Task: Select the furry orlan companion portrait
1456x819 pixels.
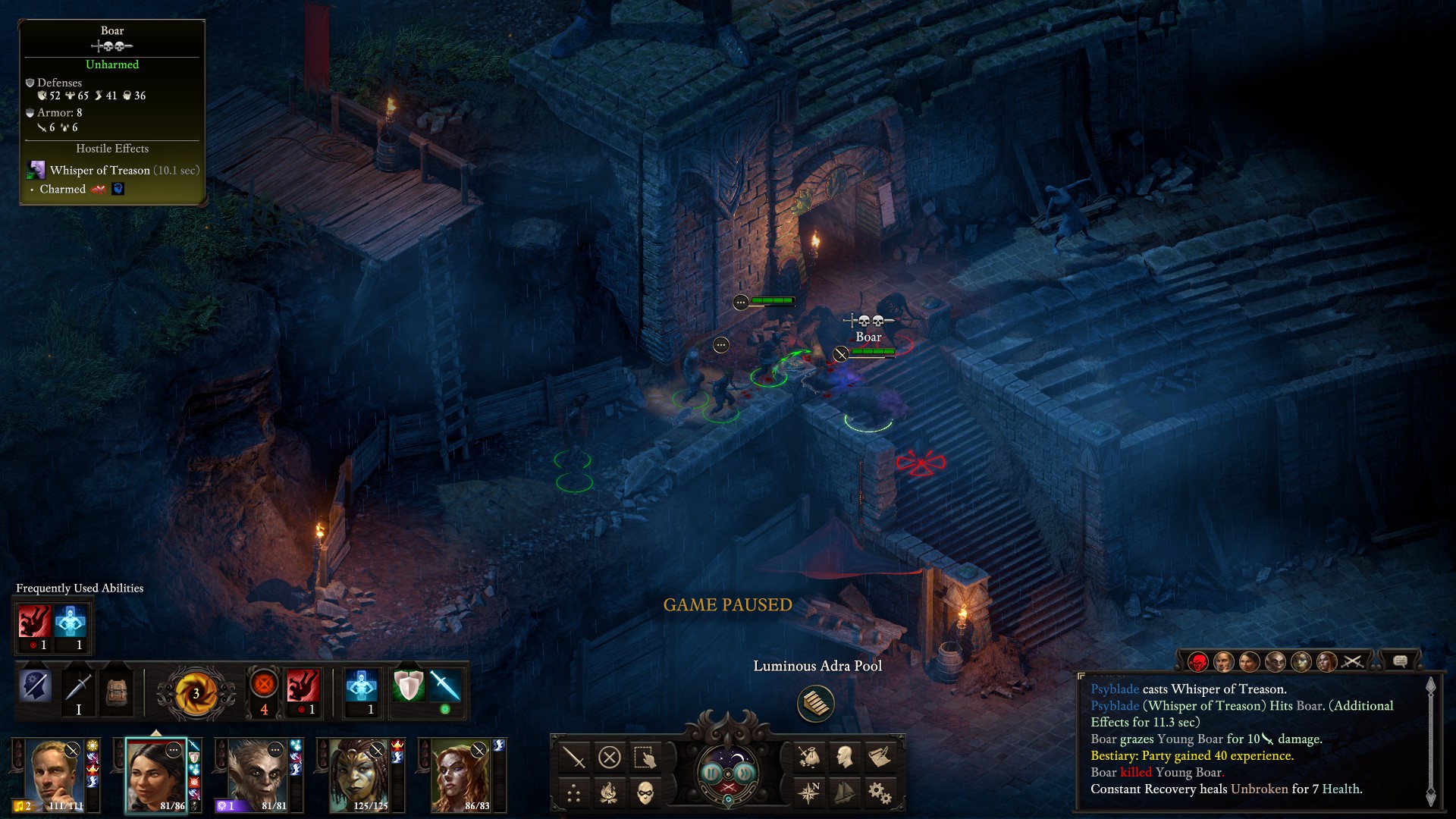Action: (x=256, y=775)
